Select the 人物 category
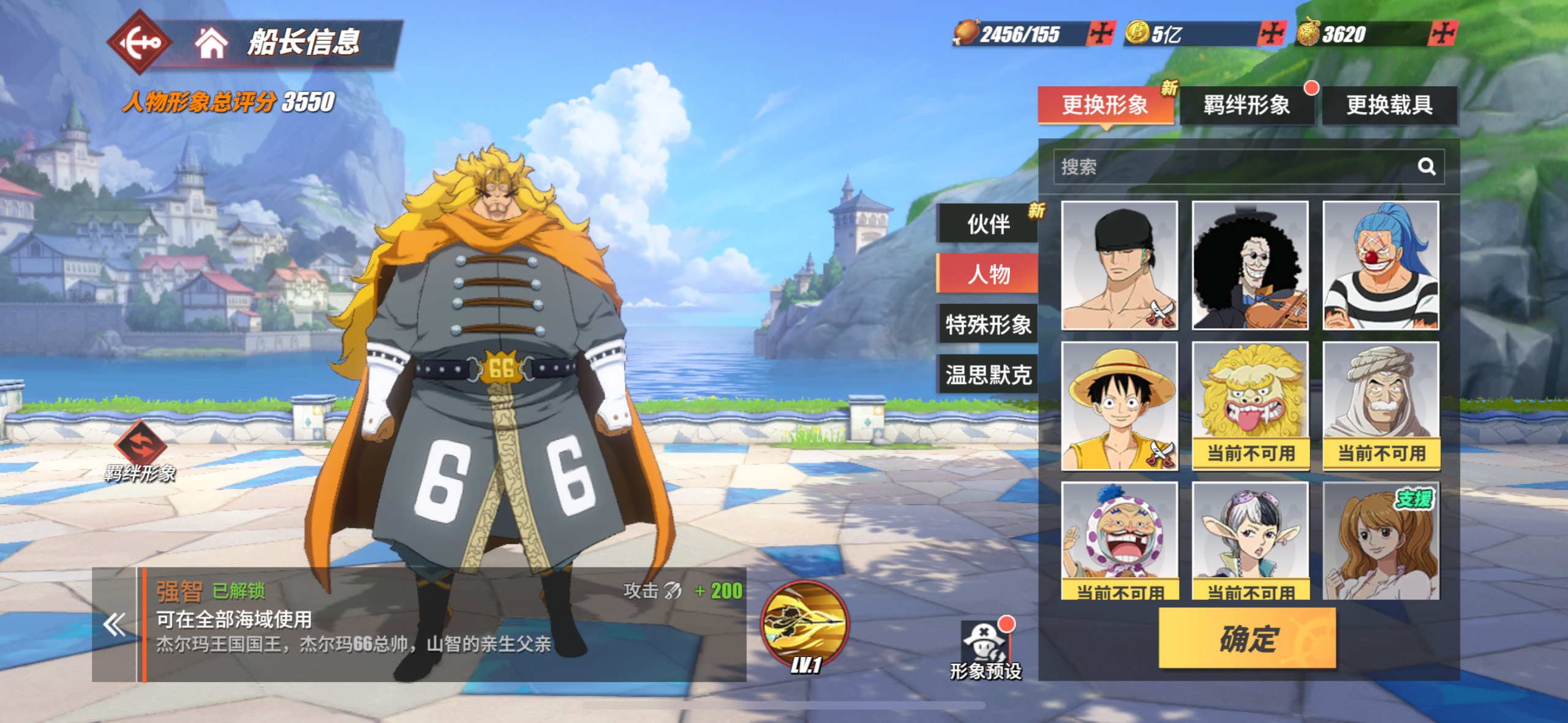The image size is (1568, 723). pos(988,274)
